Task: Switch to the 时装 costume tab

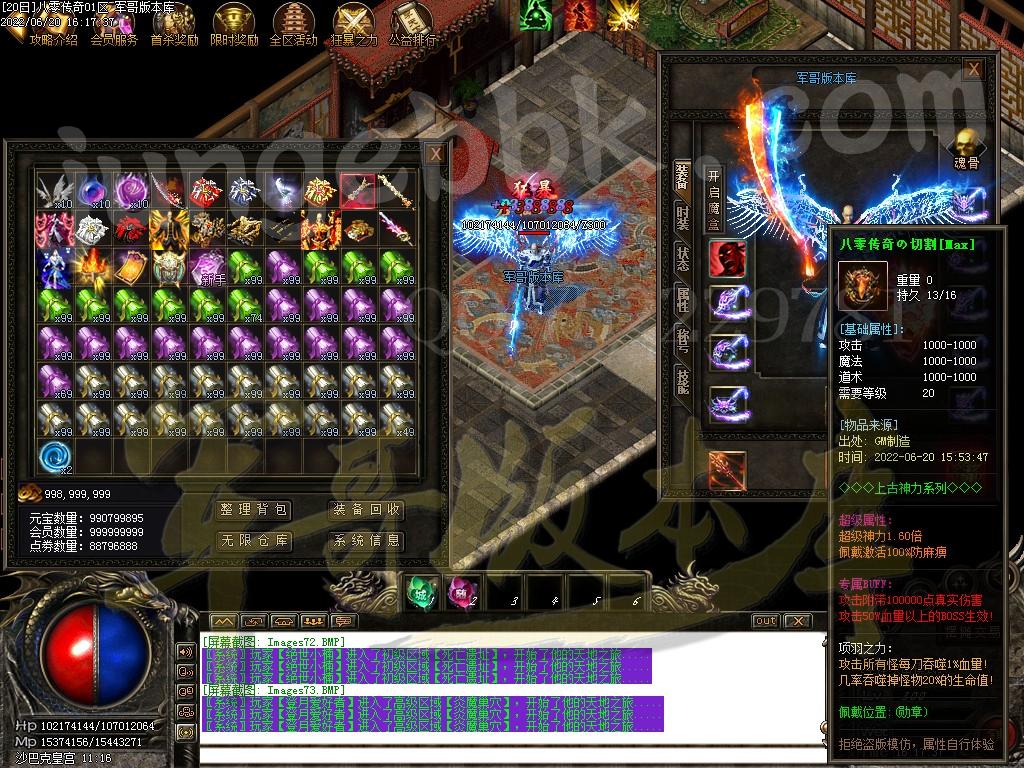Action: coord(682,219)
